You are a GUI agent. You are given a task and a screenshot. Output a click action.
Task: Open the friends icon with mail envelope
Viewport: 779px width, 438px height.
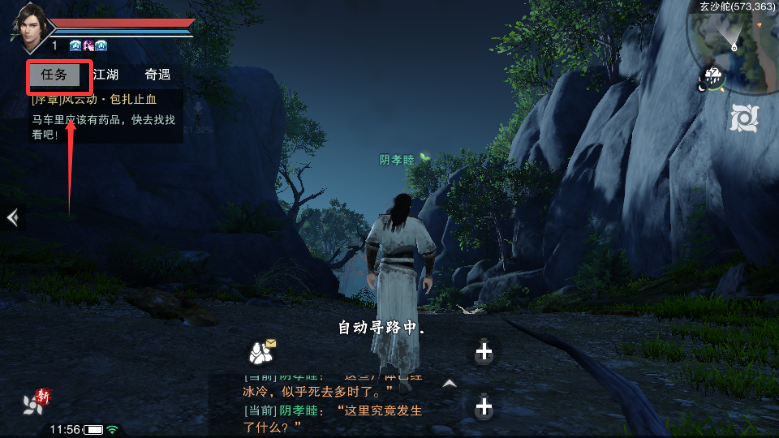pyautogui.click(x=263, y=351)
